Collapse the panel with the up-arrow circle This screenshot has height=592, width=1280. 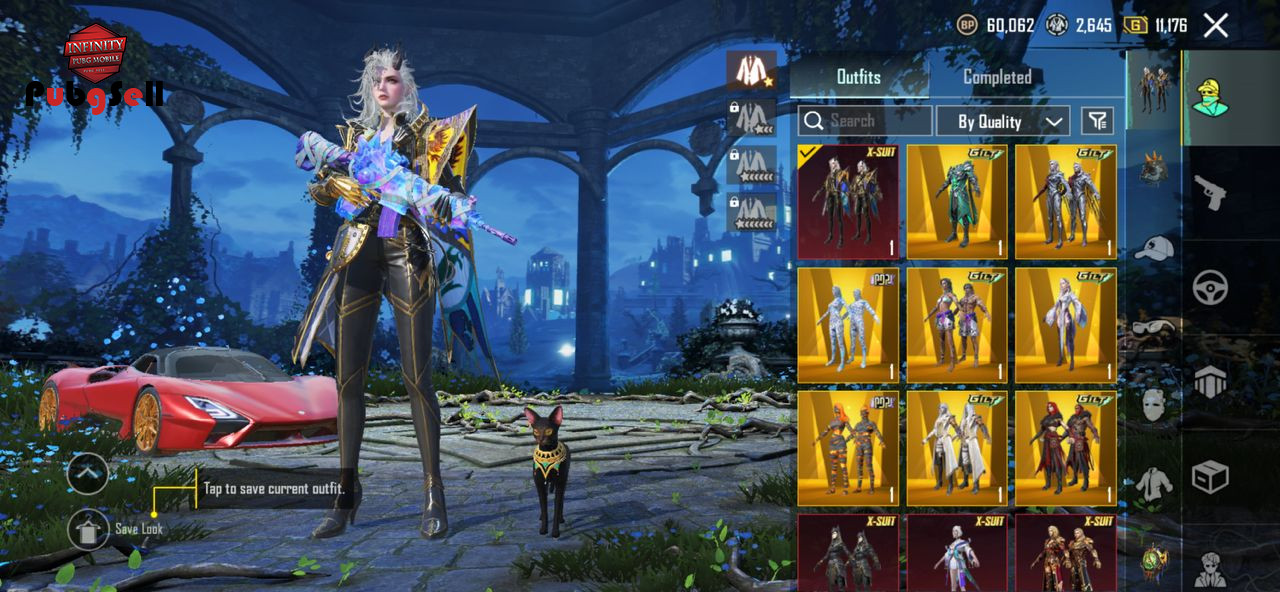87,473
